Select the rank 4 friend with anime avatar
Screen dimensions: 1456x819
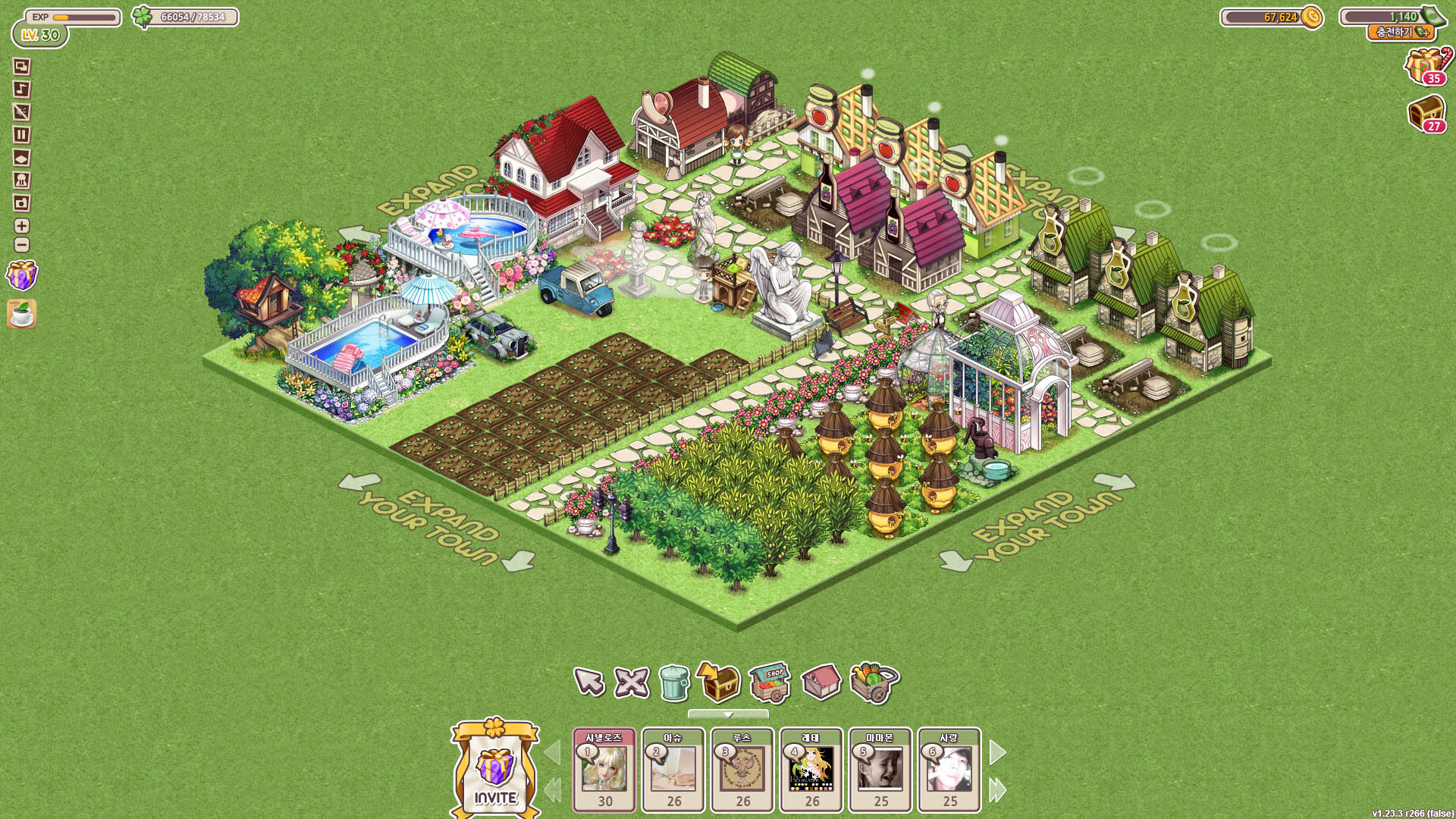[x=811, y=770]
